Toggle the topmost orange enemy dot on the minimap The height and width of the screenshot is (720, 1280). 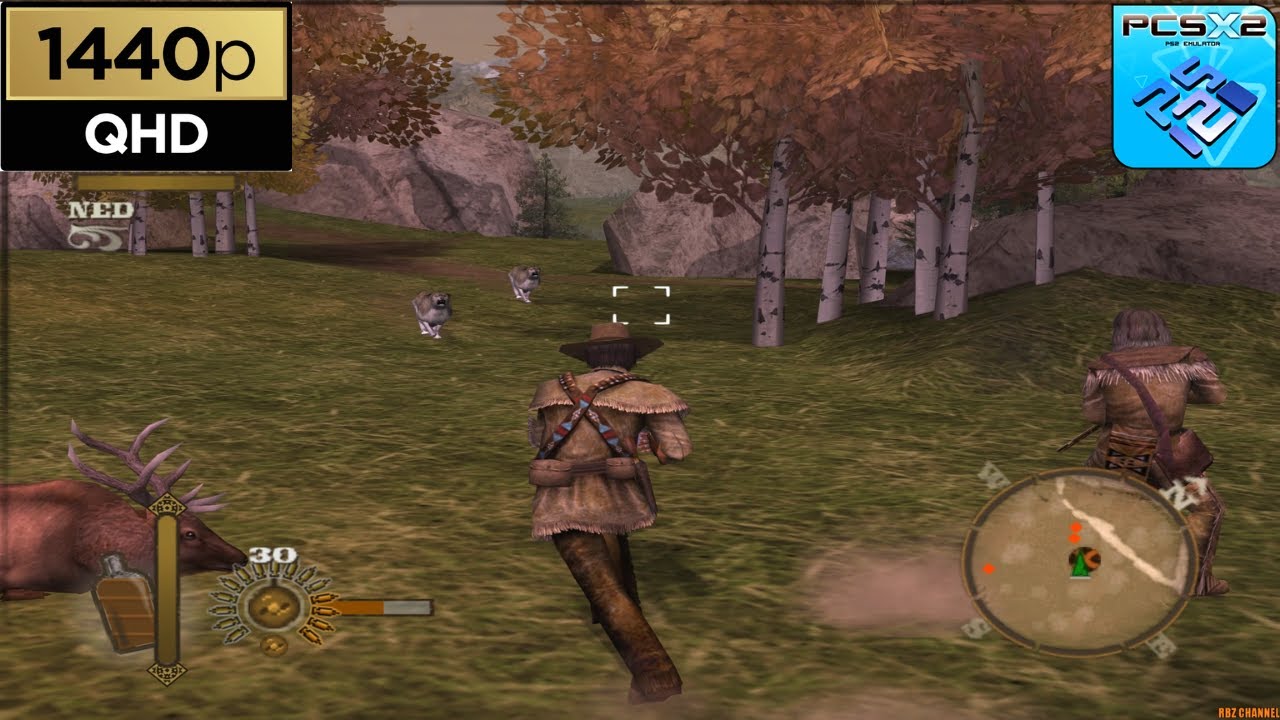[1076, 527]
